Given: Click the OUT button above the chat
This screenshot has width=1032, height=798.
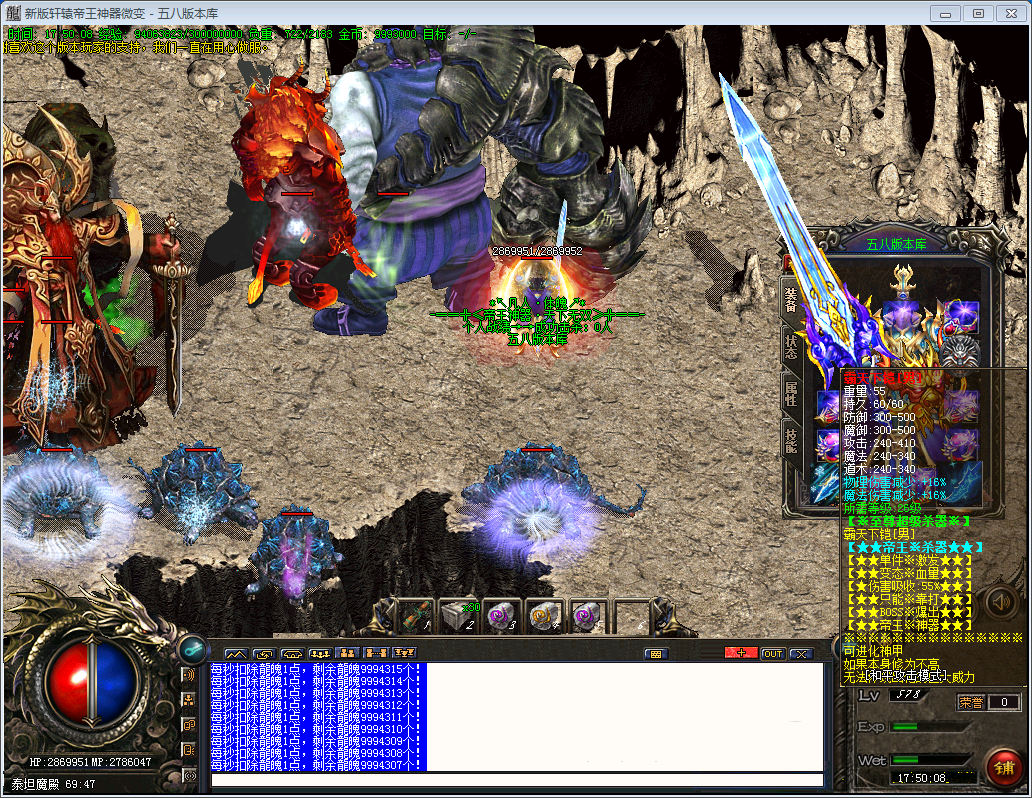Looking at the screenshot, I should coord(772,654).
